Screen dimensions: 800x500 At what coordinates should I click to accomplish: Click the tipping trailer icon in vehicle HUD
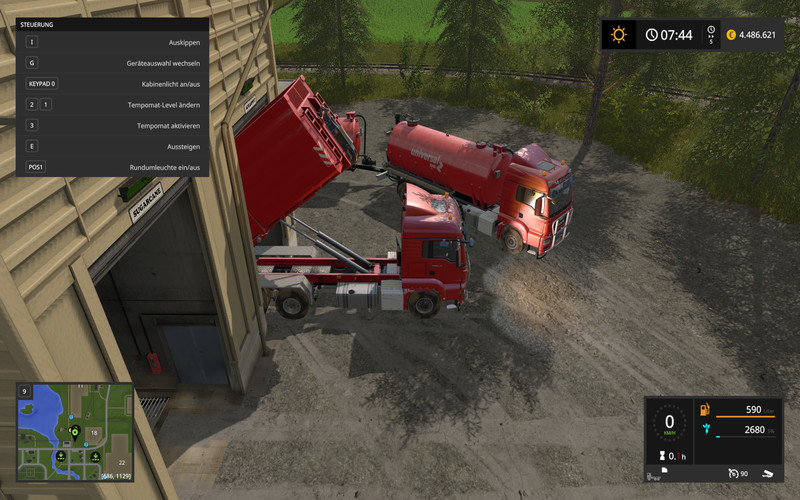(767, 473)
